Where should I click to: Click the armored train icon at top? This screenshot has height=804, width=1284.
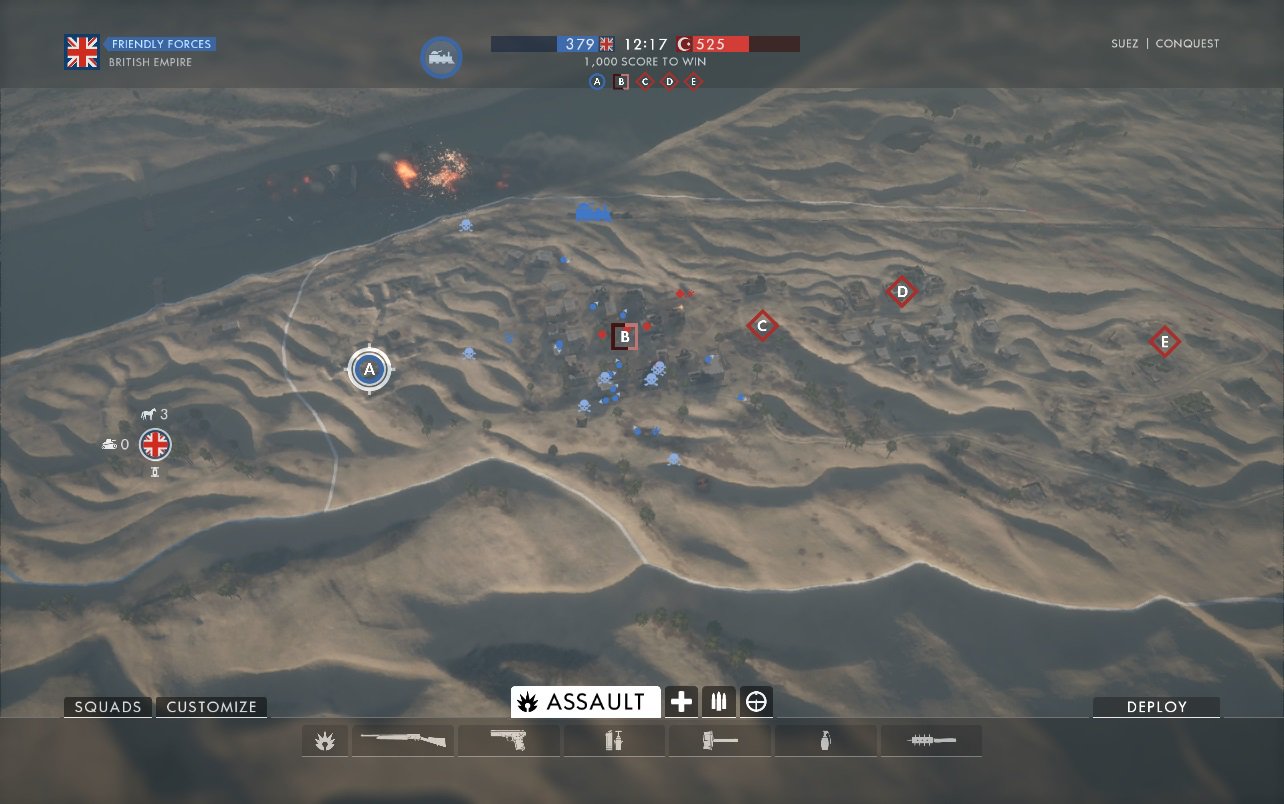pyautogui.click(x=441, y=58)
